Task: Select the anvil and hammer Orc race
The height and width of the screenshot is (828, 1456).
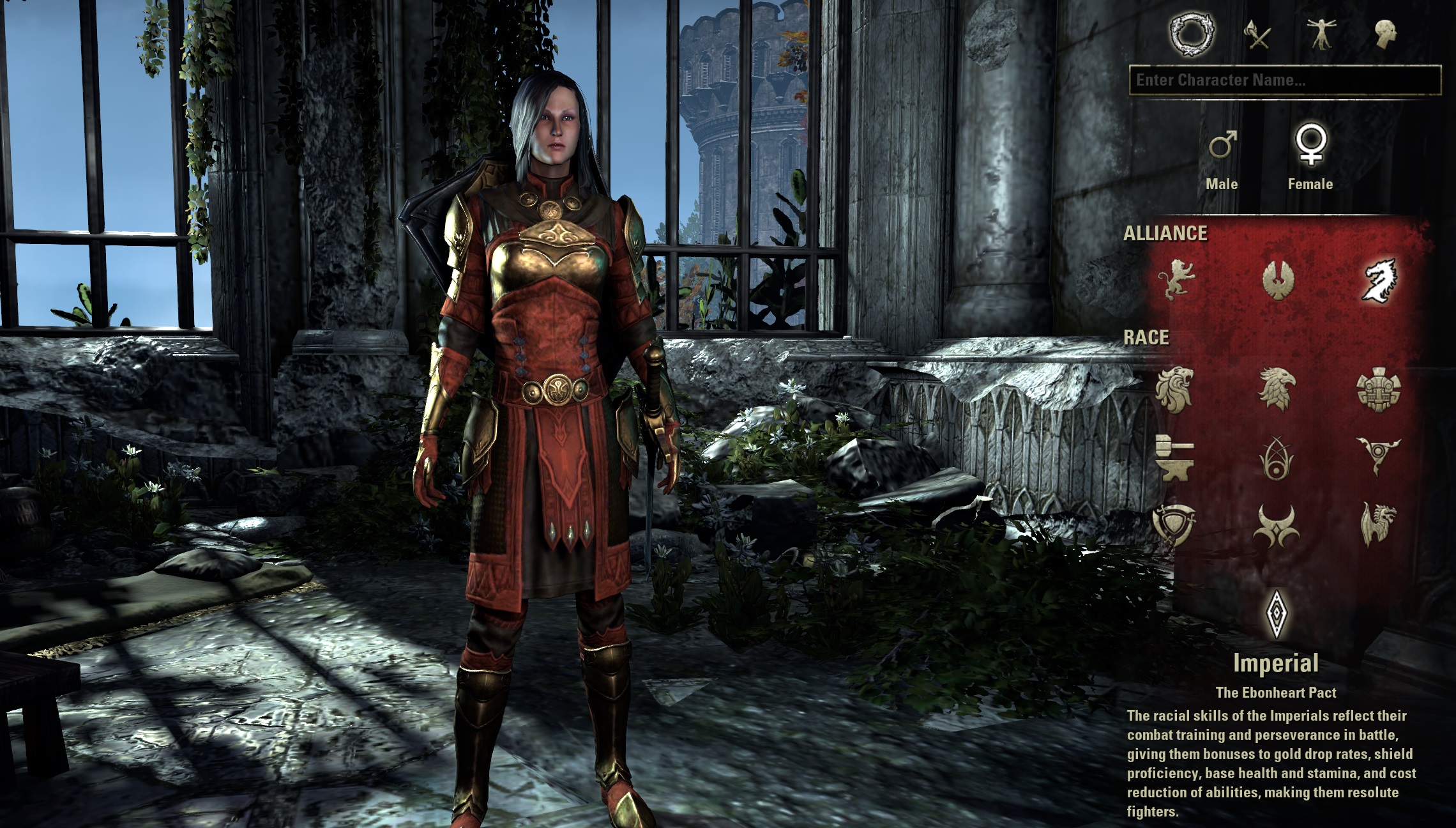Action: point(1174,457)
